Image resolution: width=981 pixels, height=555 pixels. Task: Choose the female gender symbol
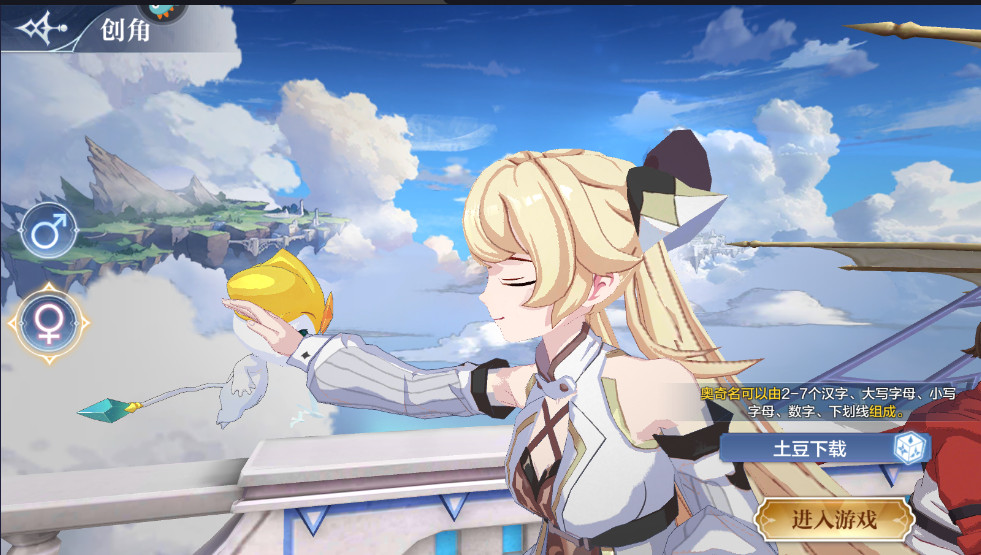coord(49,322)
